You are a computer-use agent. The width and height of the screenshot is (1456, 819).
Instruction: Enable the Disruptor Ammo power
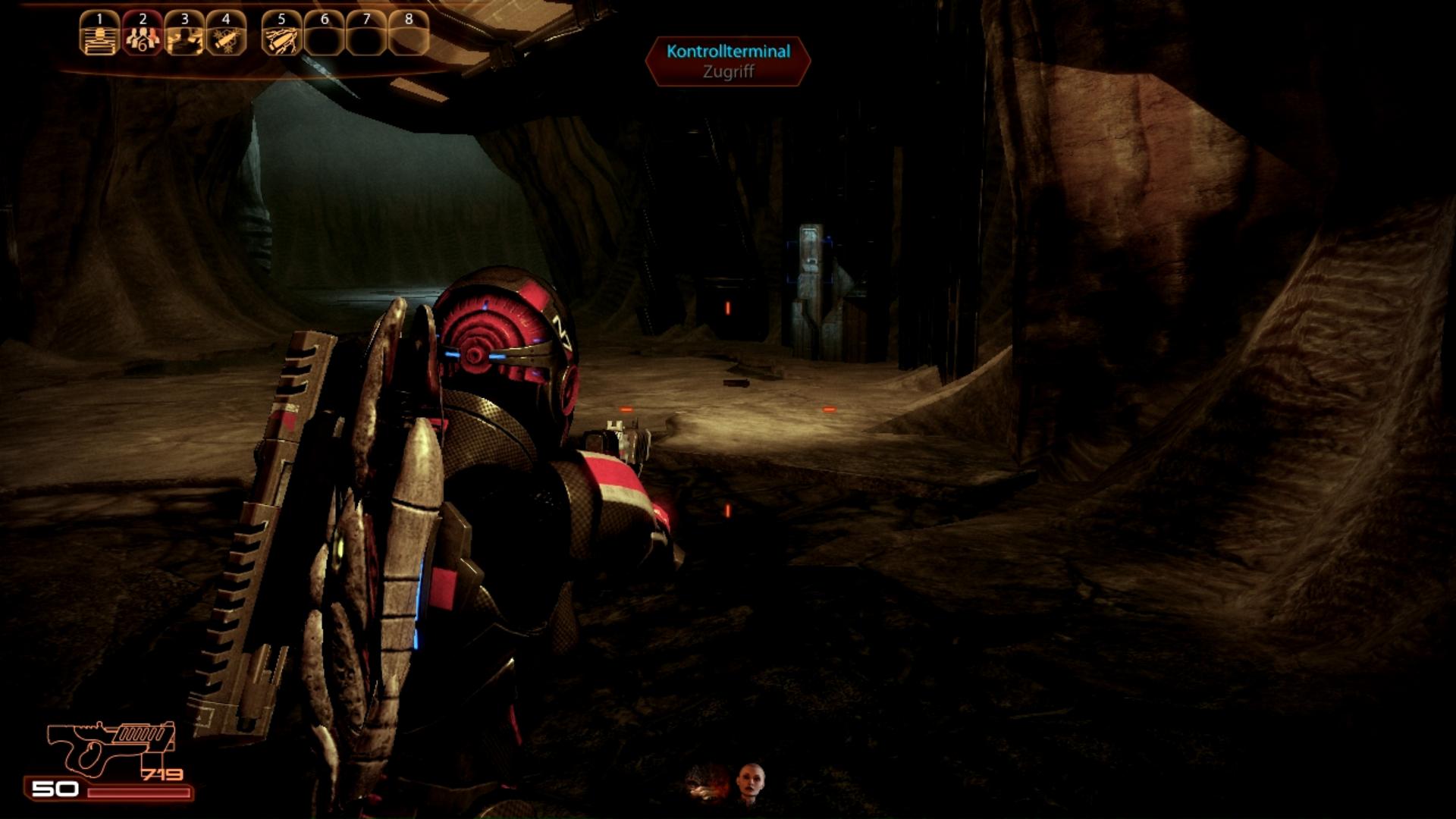point(281,34)
